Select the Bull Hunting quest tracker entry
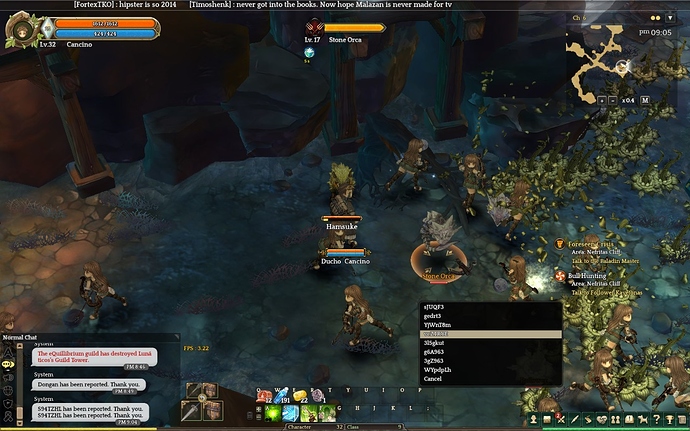The image size is (690, 431). pyautogui.click(x=588, y=275)
